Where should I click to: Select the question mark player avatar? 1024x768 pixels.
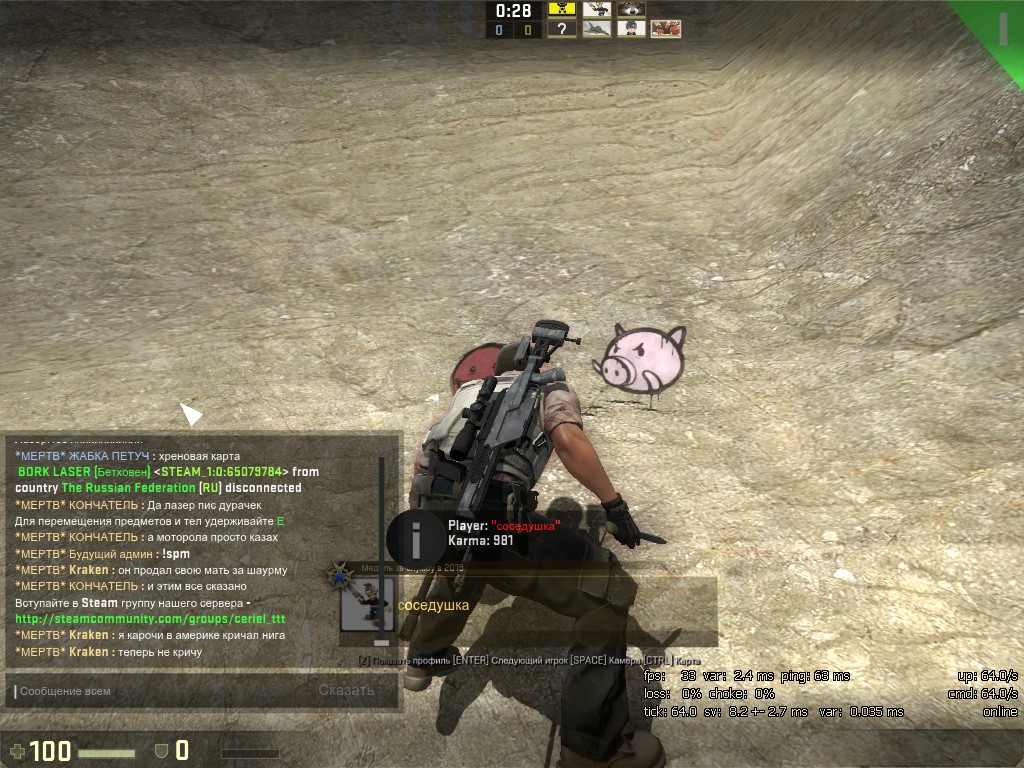562,29
